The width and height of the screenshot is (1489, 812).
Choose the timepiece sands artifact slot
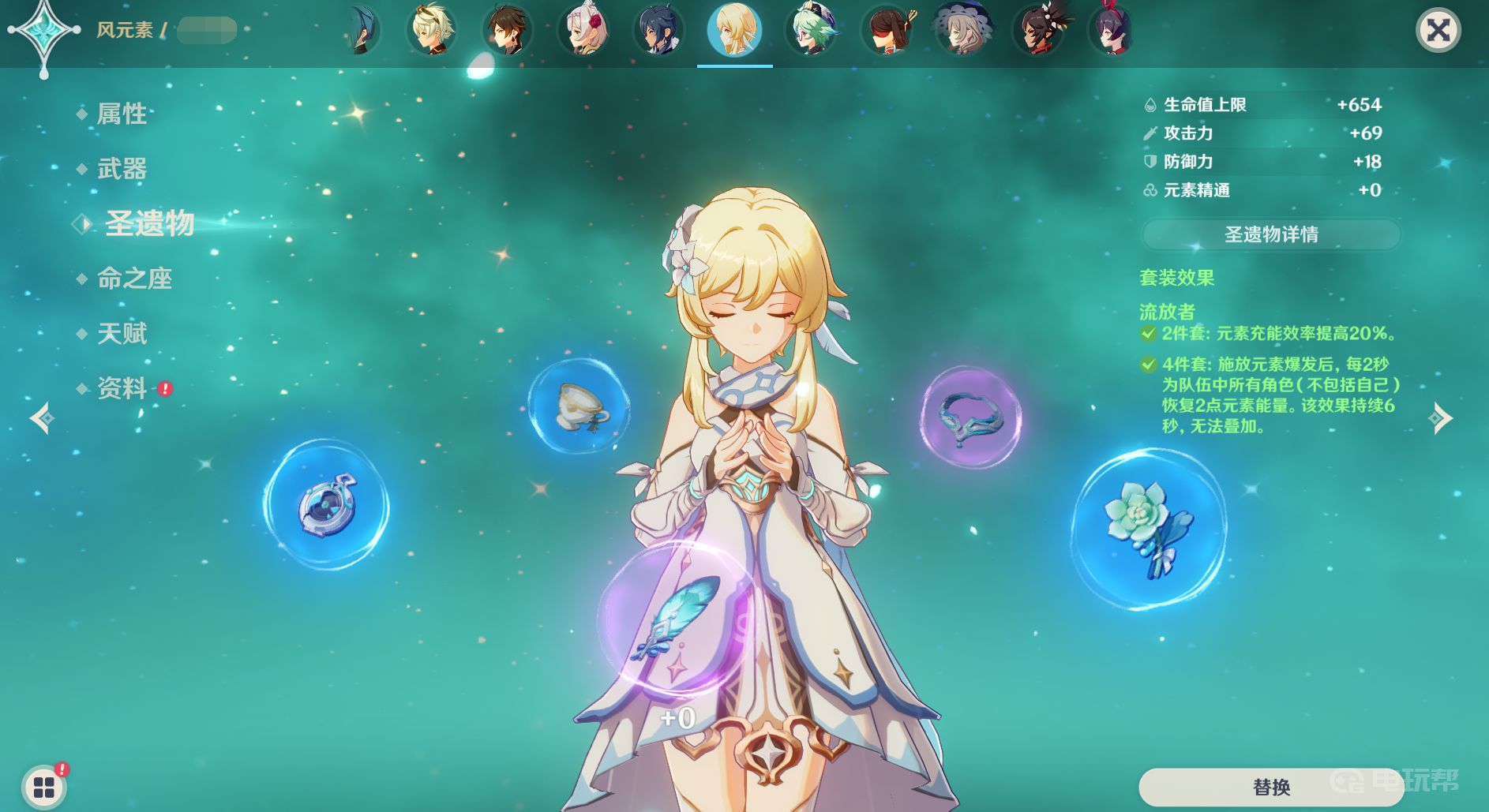(x=326, y=504)
